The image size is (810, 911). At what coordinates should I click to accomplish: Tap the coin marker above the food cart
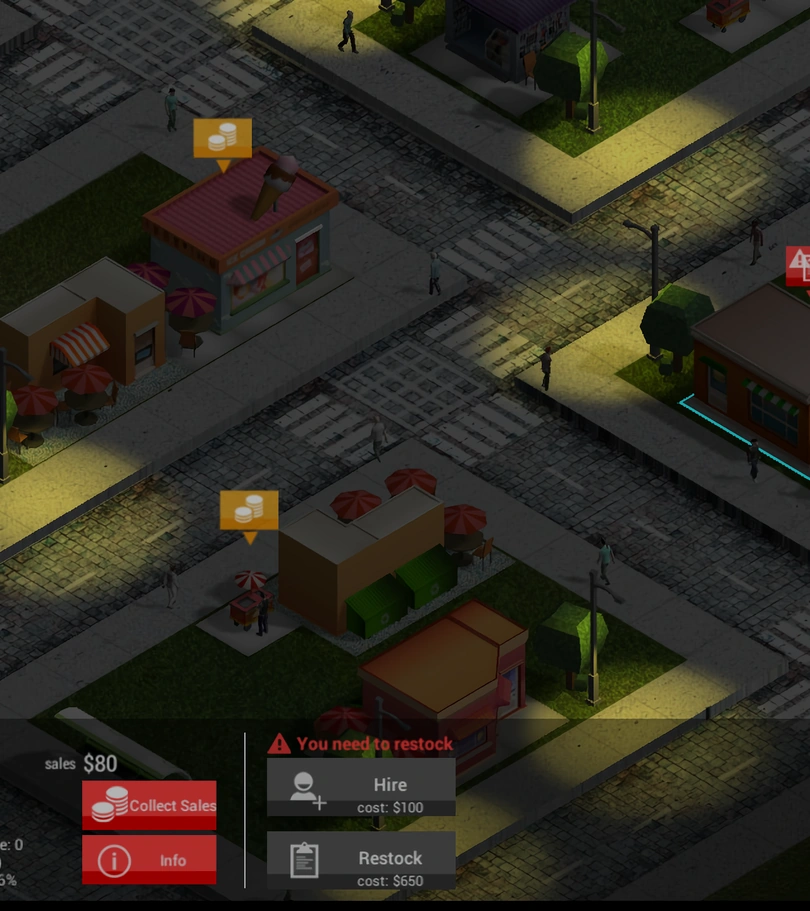[249, 511]
